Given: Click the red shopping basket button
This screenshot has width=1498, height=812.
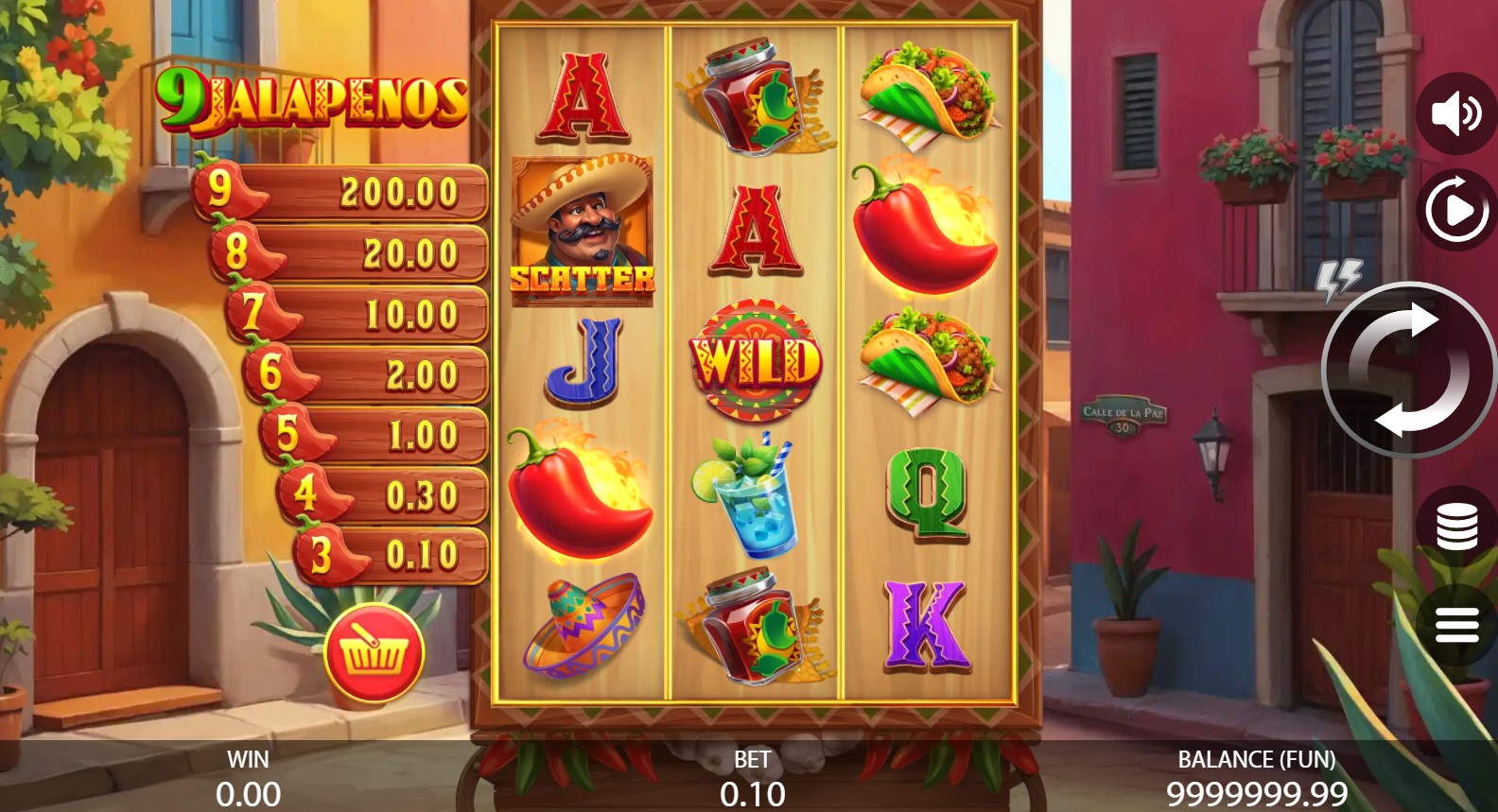Looking at the screenshot, I should point(374,652).
